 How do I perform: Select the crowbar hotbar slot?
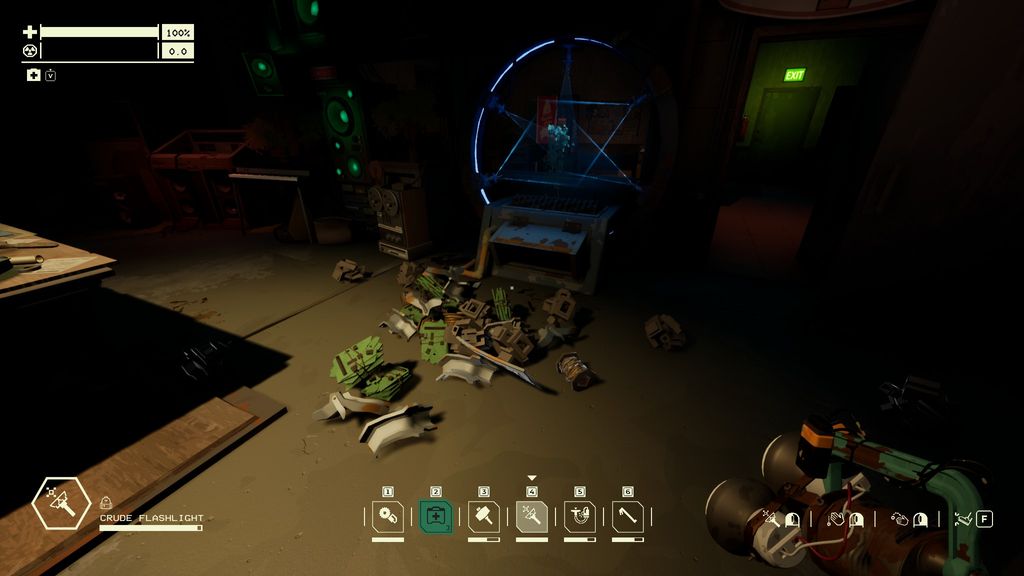click(628, 516)
